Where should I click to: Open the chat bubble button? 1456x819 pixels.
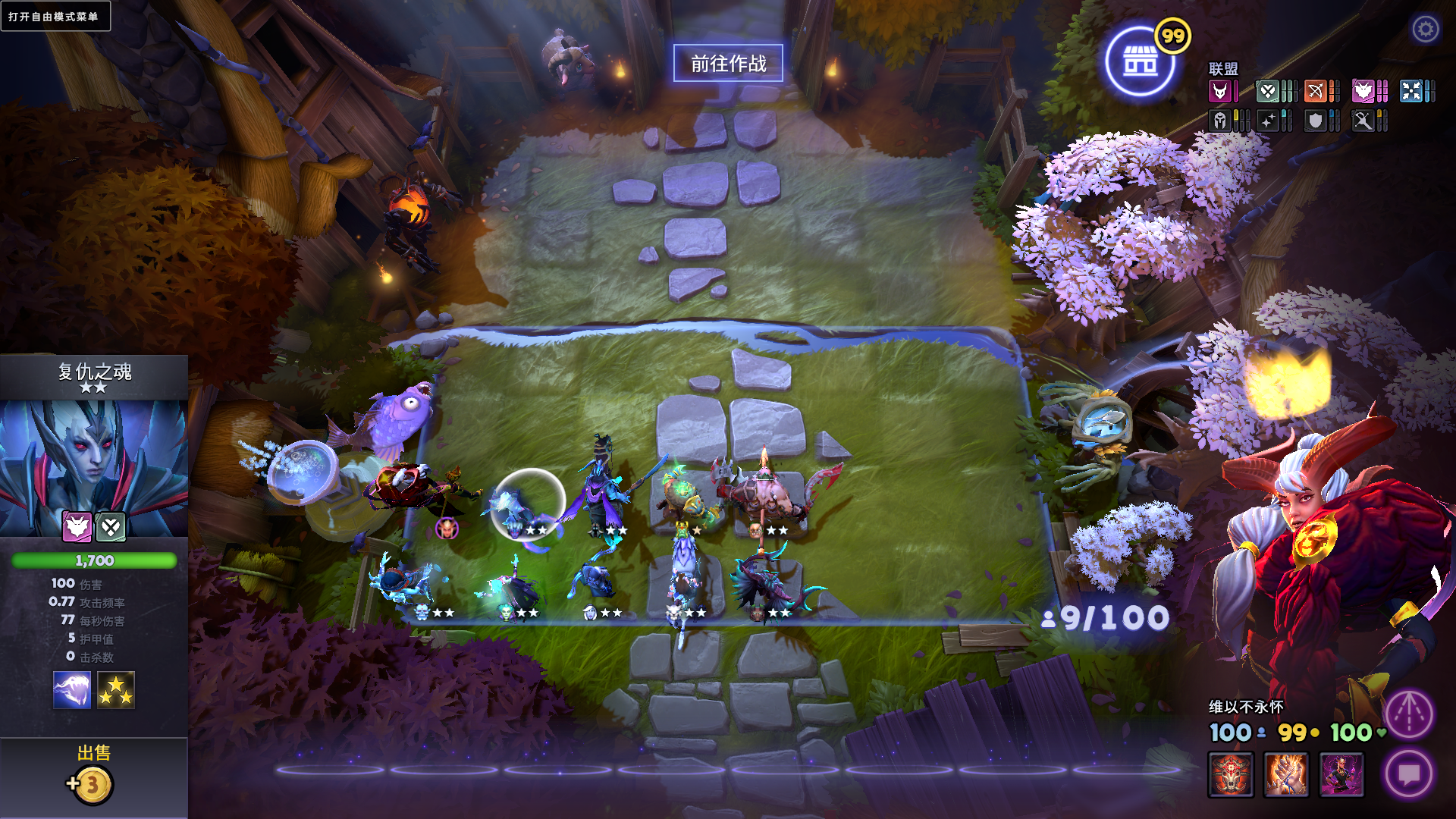[1409, 774]
